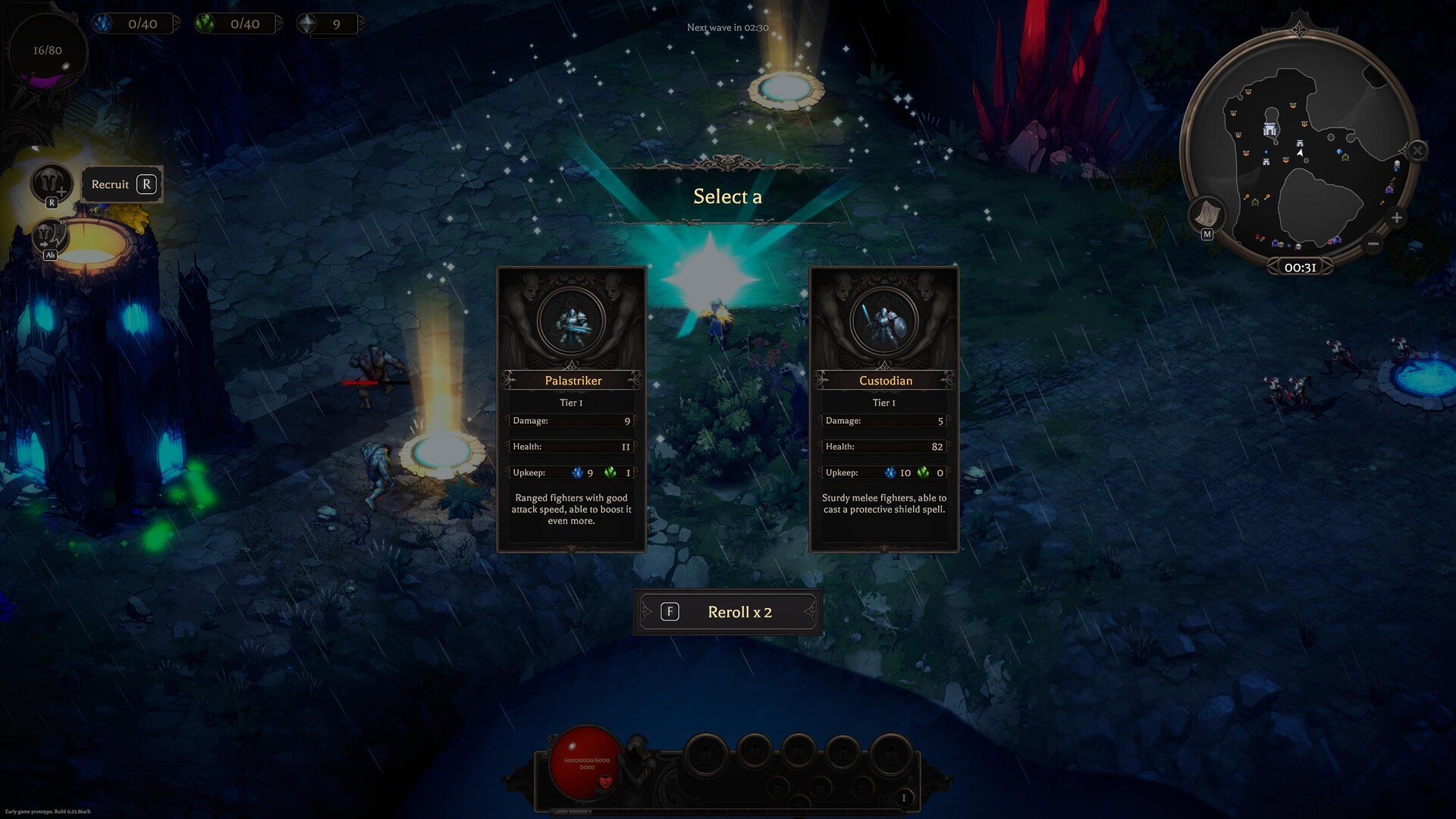This screenshot has width=1456, height=819.
Task: Click the first locked ability slot icon
Action: pos(707,754)
